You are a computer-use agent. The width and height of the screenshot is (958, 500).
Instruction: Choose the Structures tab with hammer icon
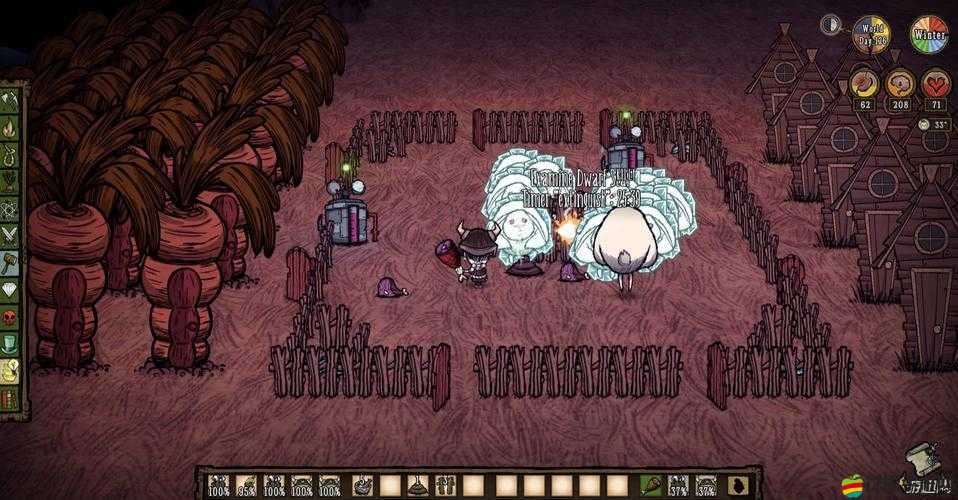pos(11,262)
